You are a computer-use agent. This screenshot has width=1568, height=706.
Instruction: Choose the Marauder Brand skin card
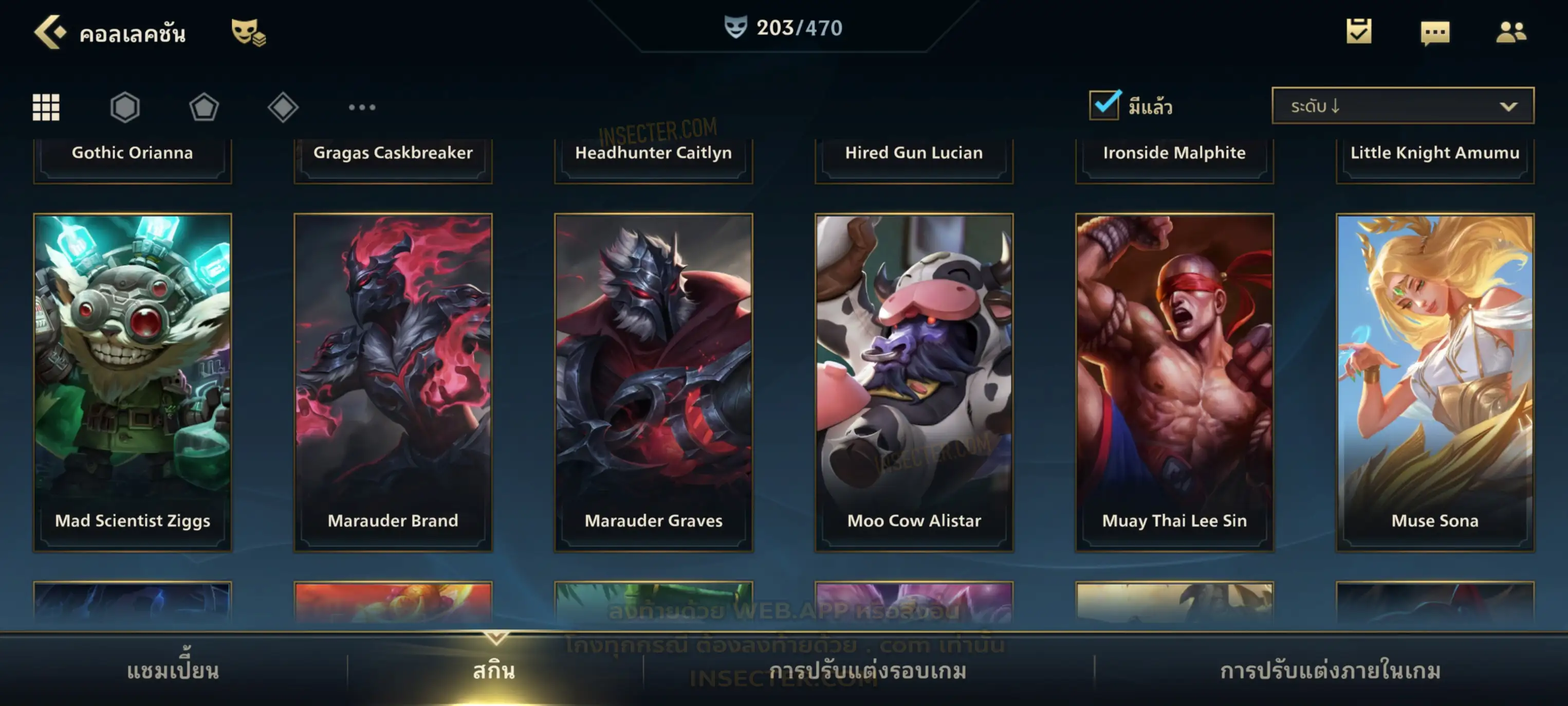click(x=393, y=382)
